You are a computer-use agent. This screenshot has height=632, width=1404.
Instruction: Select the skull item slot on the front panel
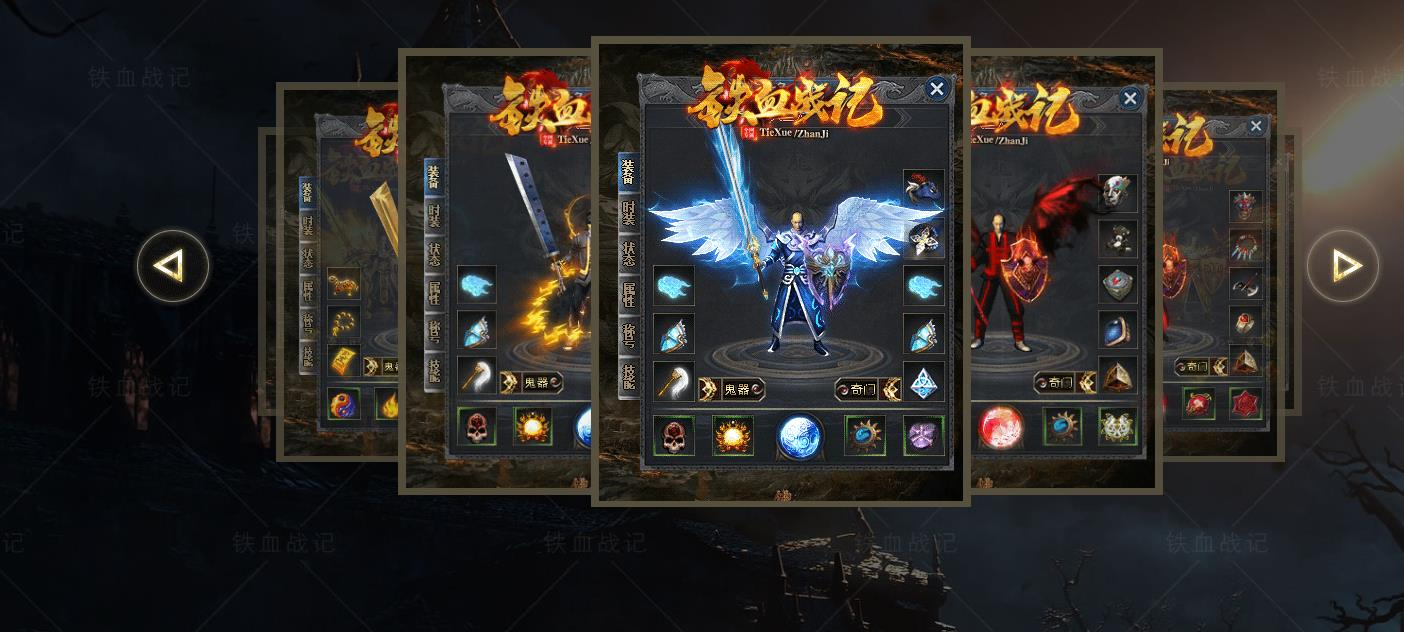tap(674, 435)
